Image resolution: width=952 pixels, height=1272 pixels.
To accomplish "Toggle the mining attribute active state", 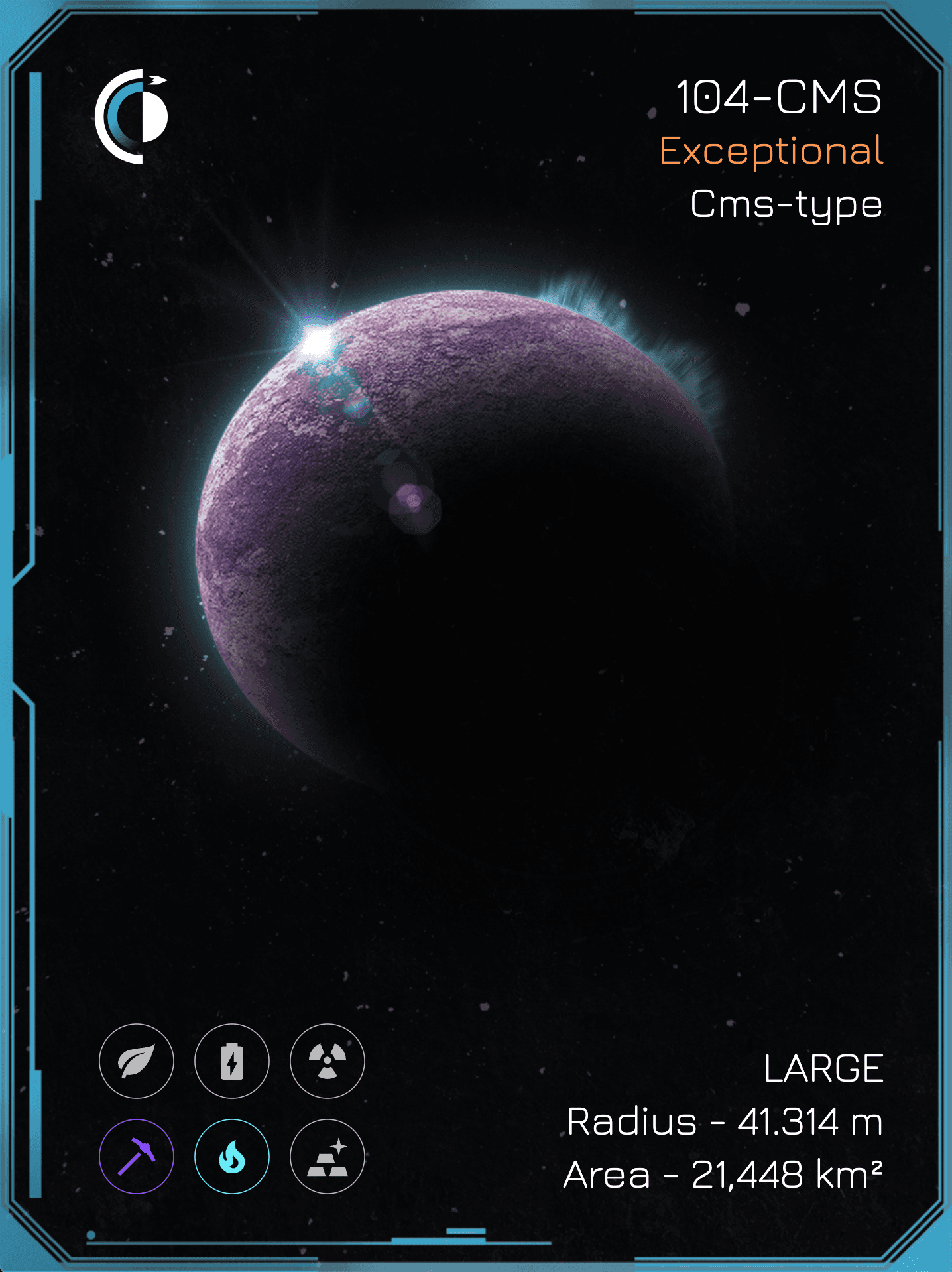I will (x=137, y=1157).
